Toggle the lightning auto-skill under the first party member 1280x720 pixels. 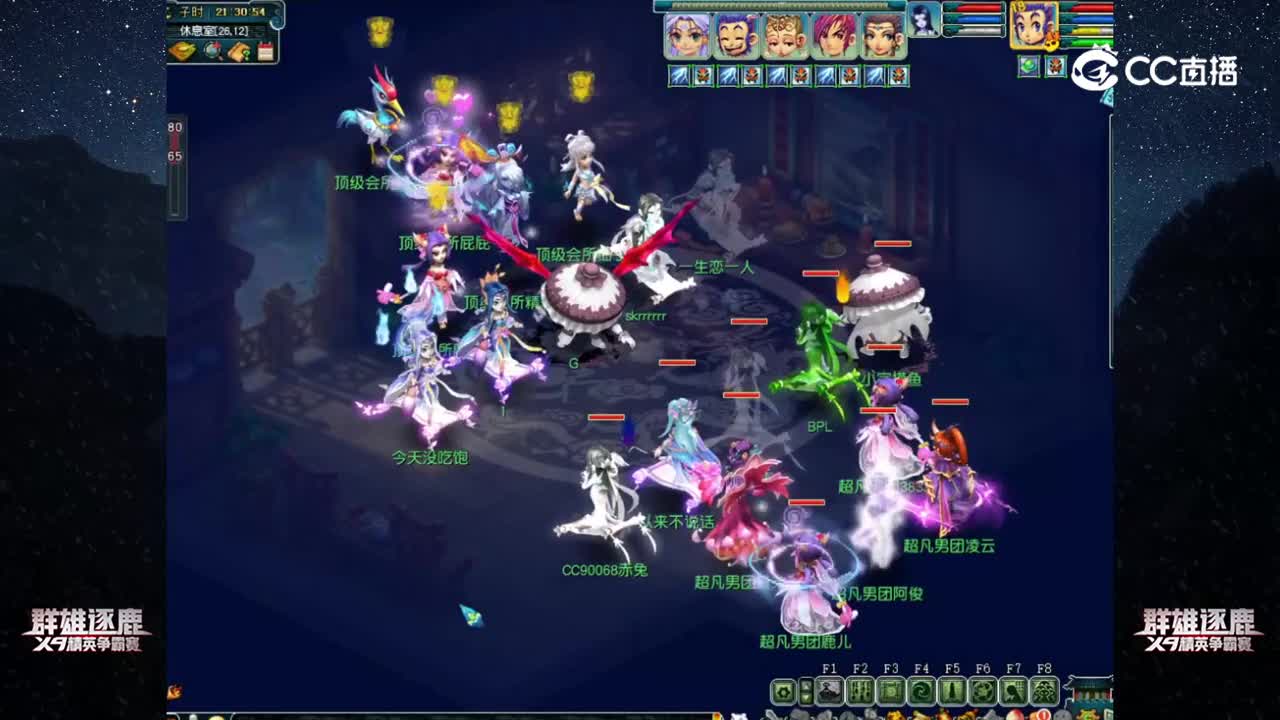click(x=679, y=75)
